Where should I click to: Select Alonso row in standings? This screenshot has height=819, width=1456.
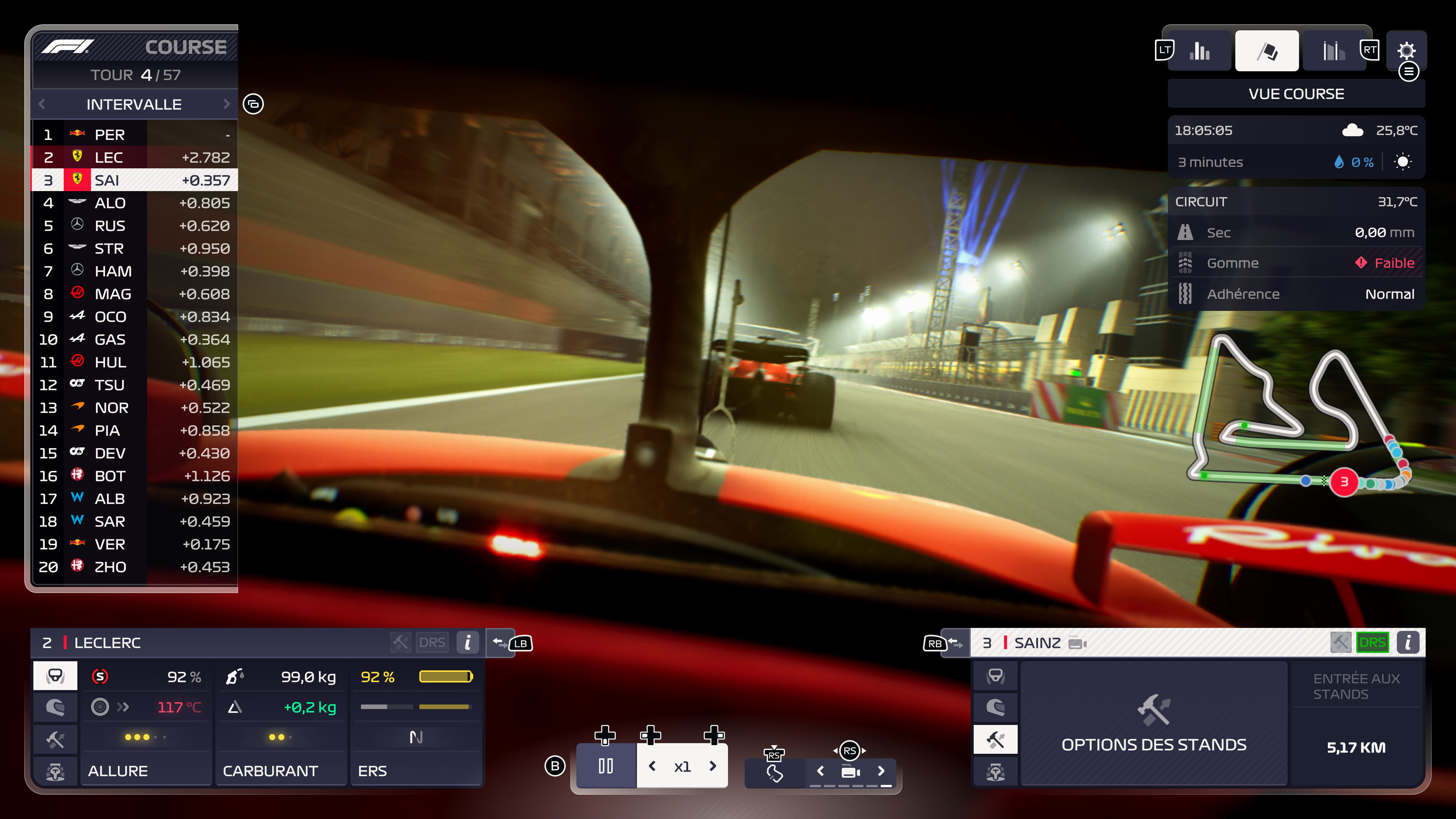pyautogui.click(x=135, y=203)
